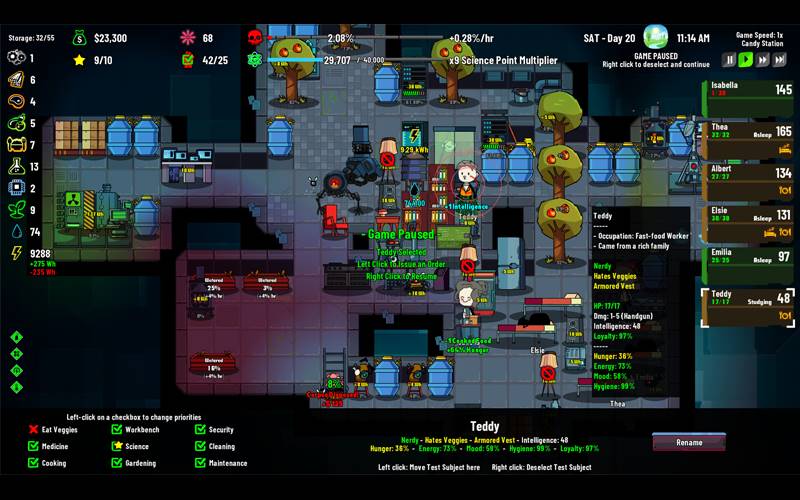This screenshot has width=800, height=500.
Task: Resume at normal speed with the play button
Action: 746,60
